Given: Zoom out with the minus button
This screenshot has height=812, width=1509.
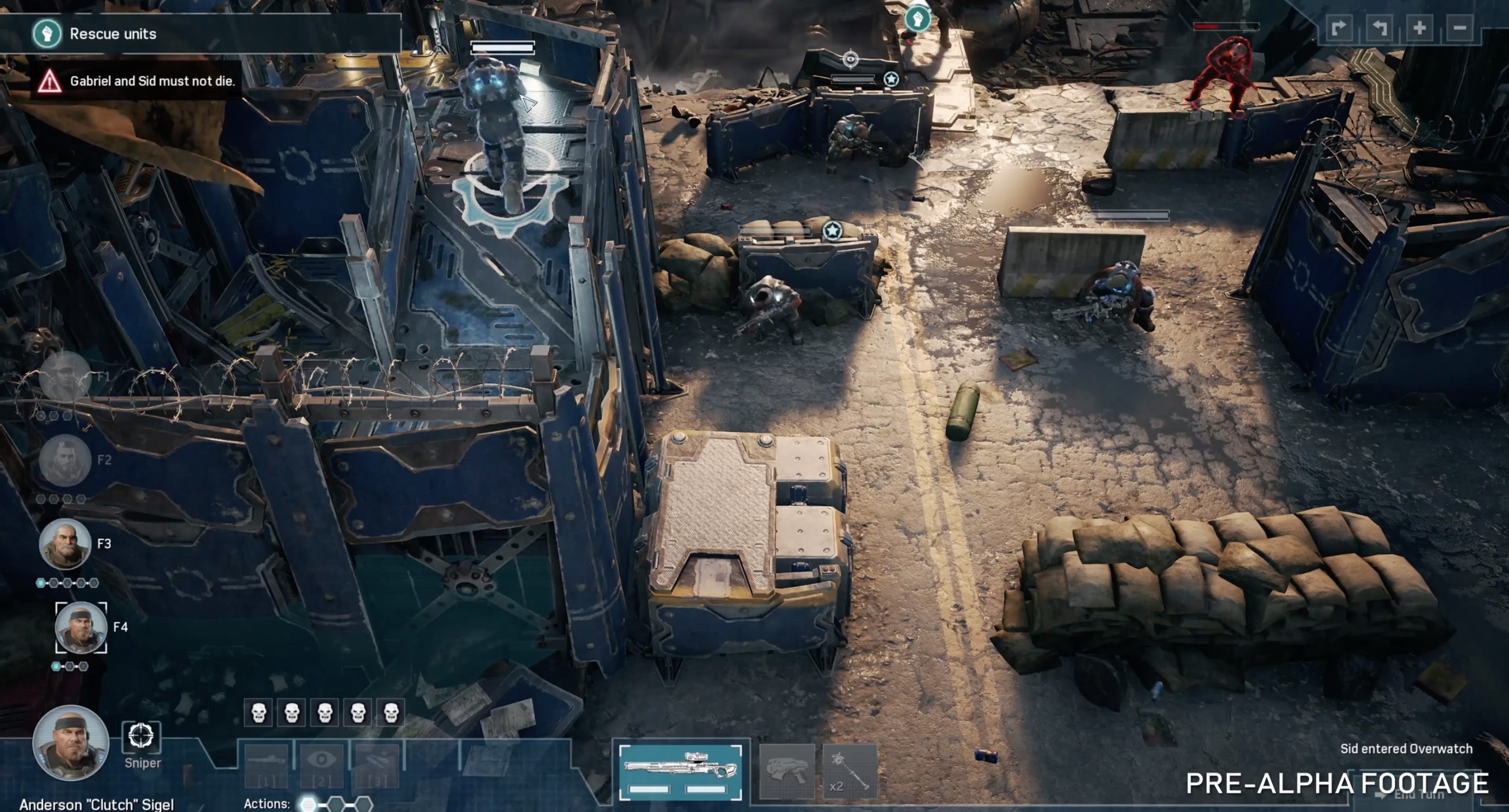Looking at the screenshot, I should [1459, 28].
